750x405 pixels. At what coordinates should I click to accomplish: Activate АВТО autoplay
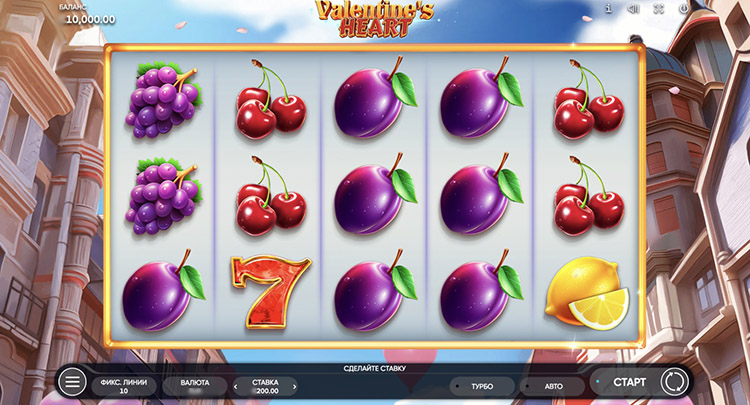point(553,386)
